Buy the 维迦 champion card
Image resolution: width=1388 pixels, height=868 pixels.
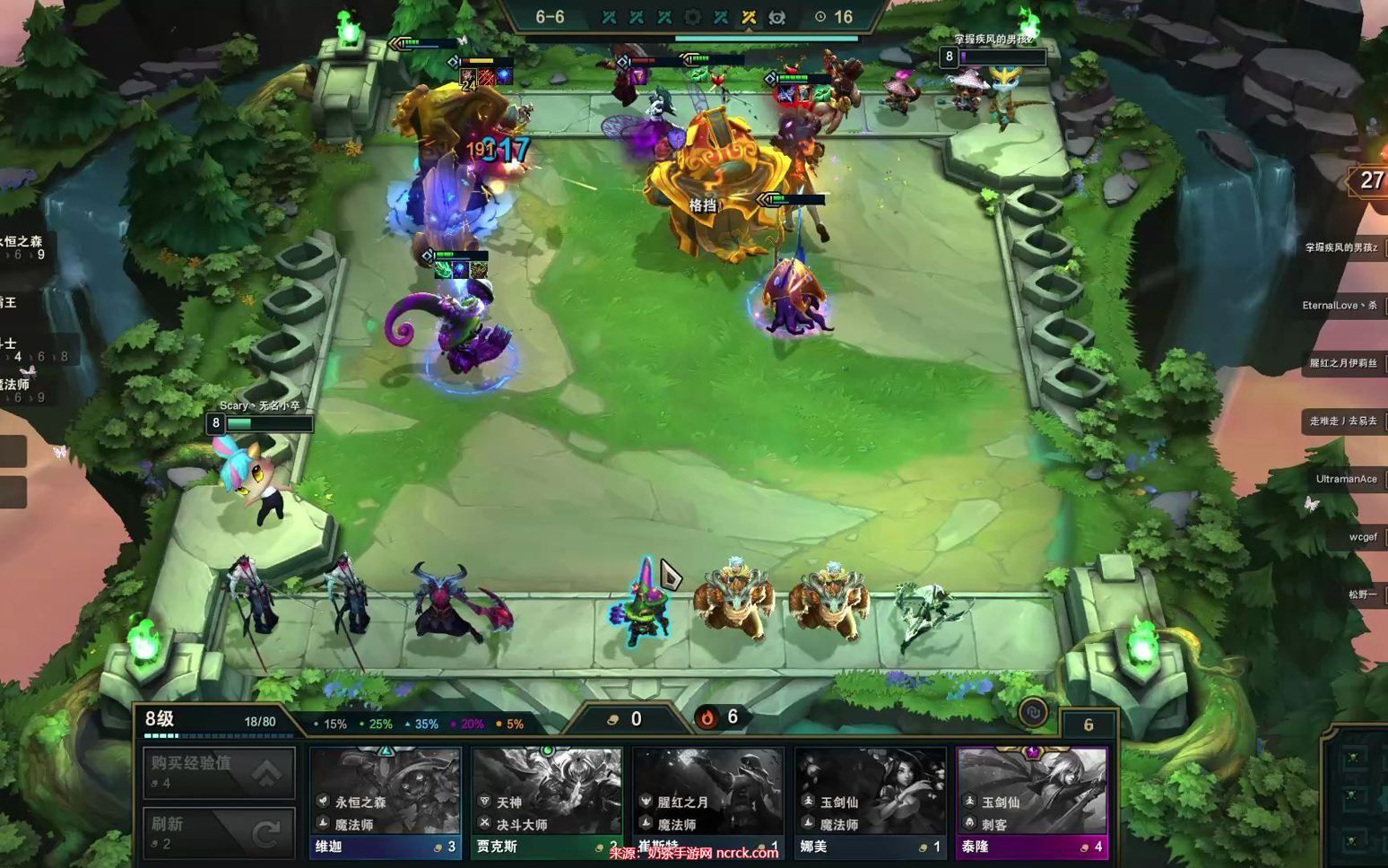click(x=385, y=803)
